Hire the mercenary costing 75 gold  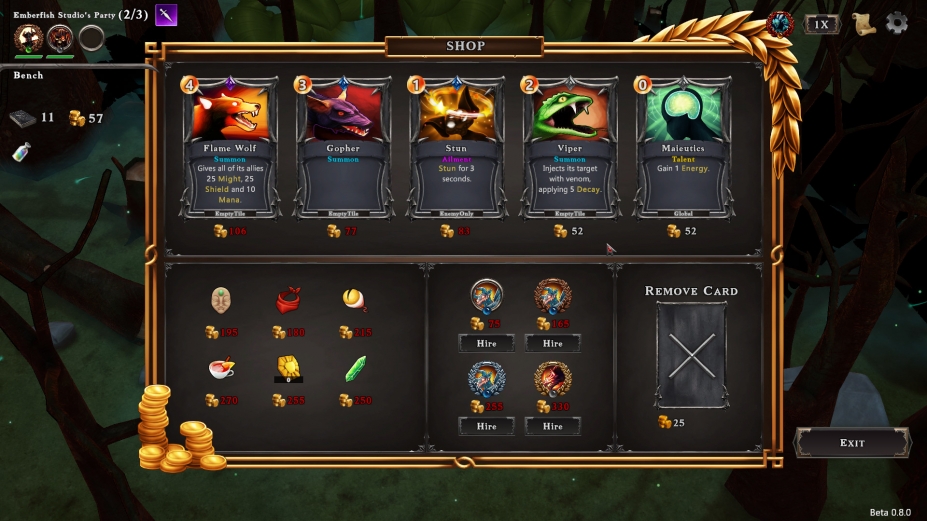[x=486, y=343]
